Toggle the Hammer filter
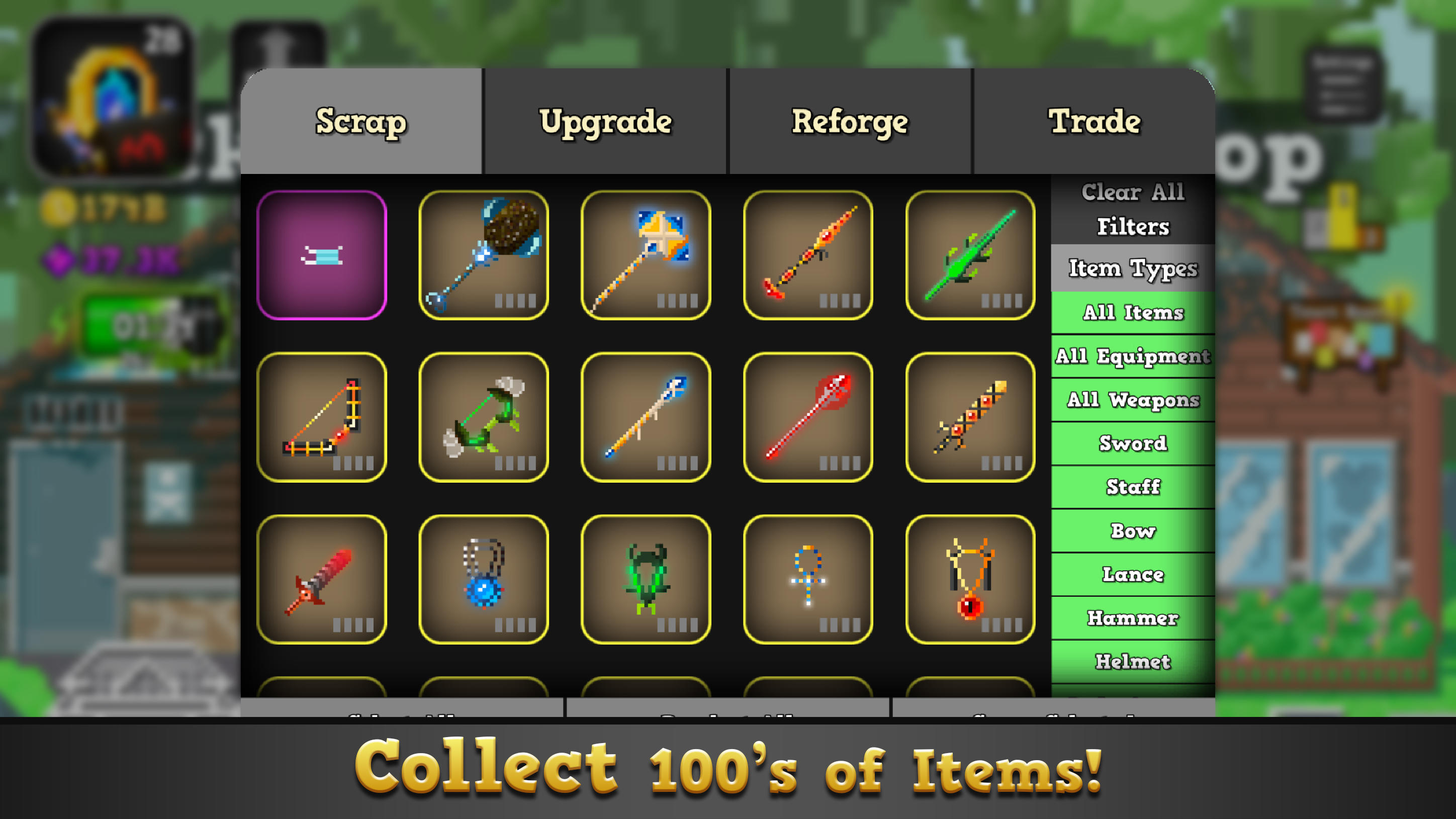Image resolution: width=1456 pixels, height=819 pixels. tap(1132, 618)
